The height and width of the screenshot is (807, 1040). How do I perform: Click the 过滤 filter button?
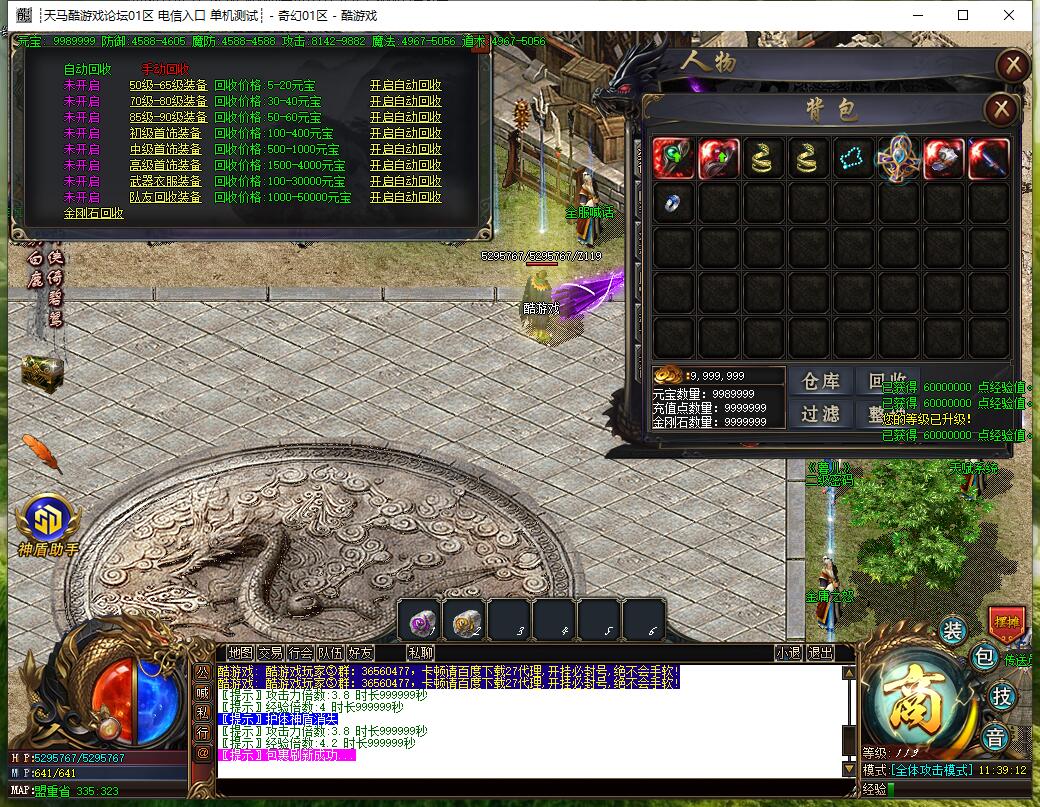[x=821, y=413]
